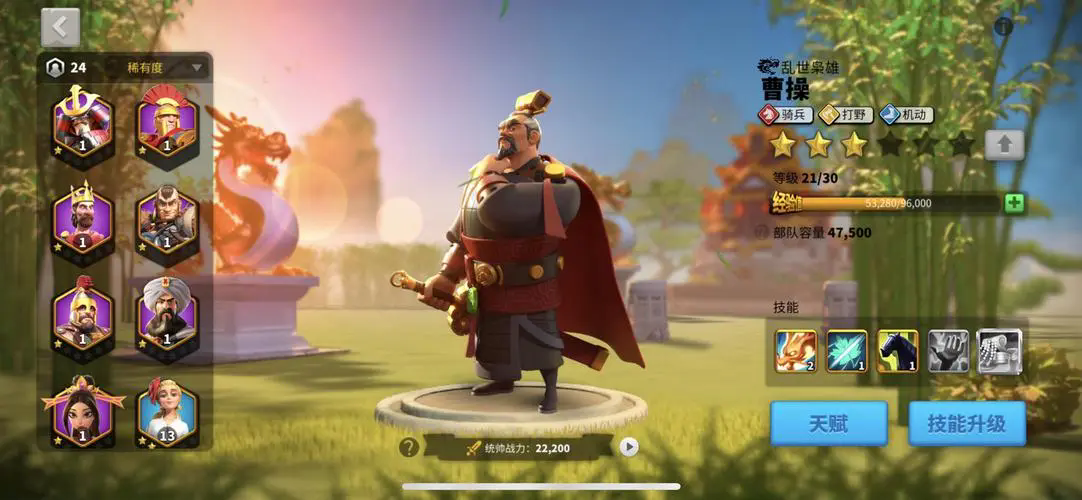Open the 技能升级 skill upgrade screen
The width and height of the screenshot is (1082, 500).
[967, 424]
